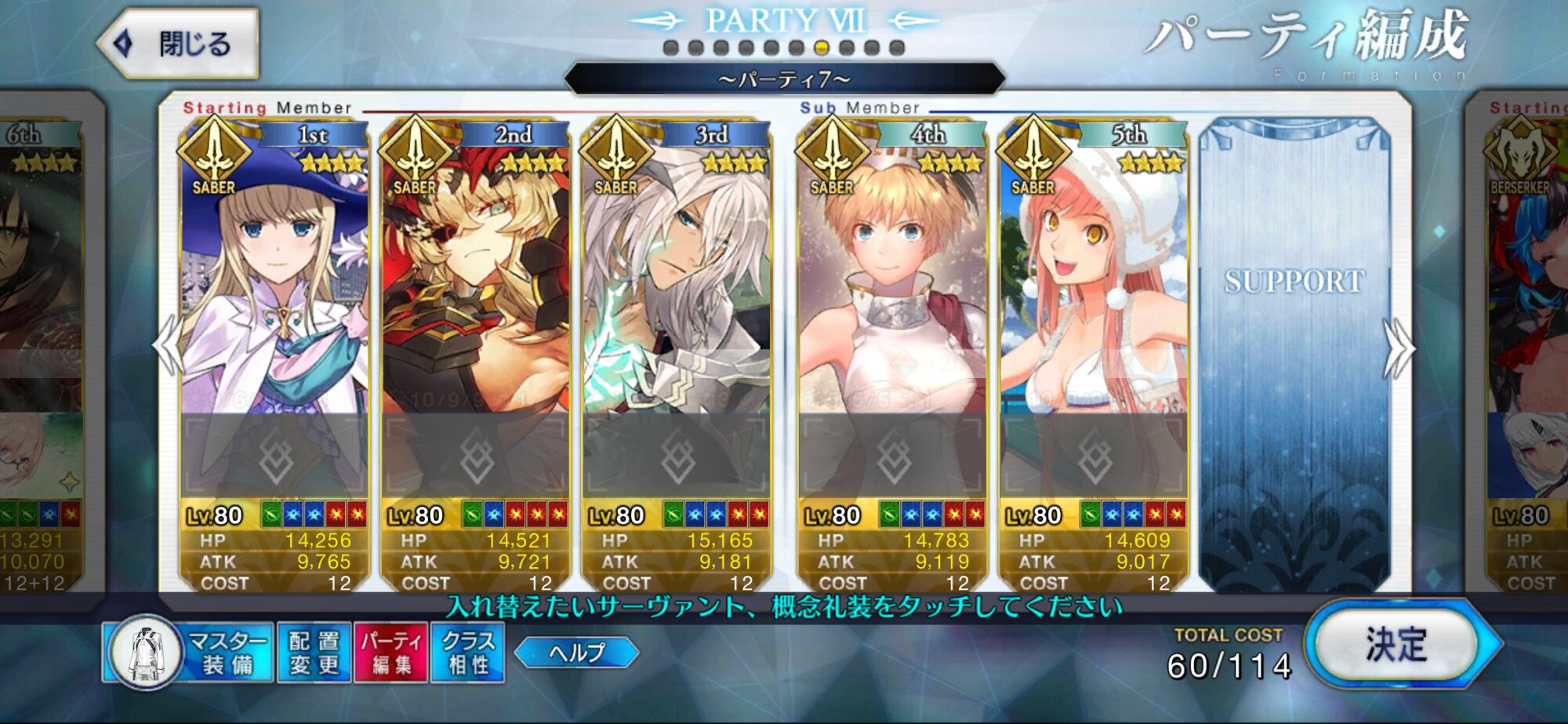Open the 配置変更 arrangement change option
1568x724 pixels.
click(x=314, y=653)
